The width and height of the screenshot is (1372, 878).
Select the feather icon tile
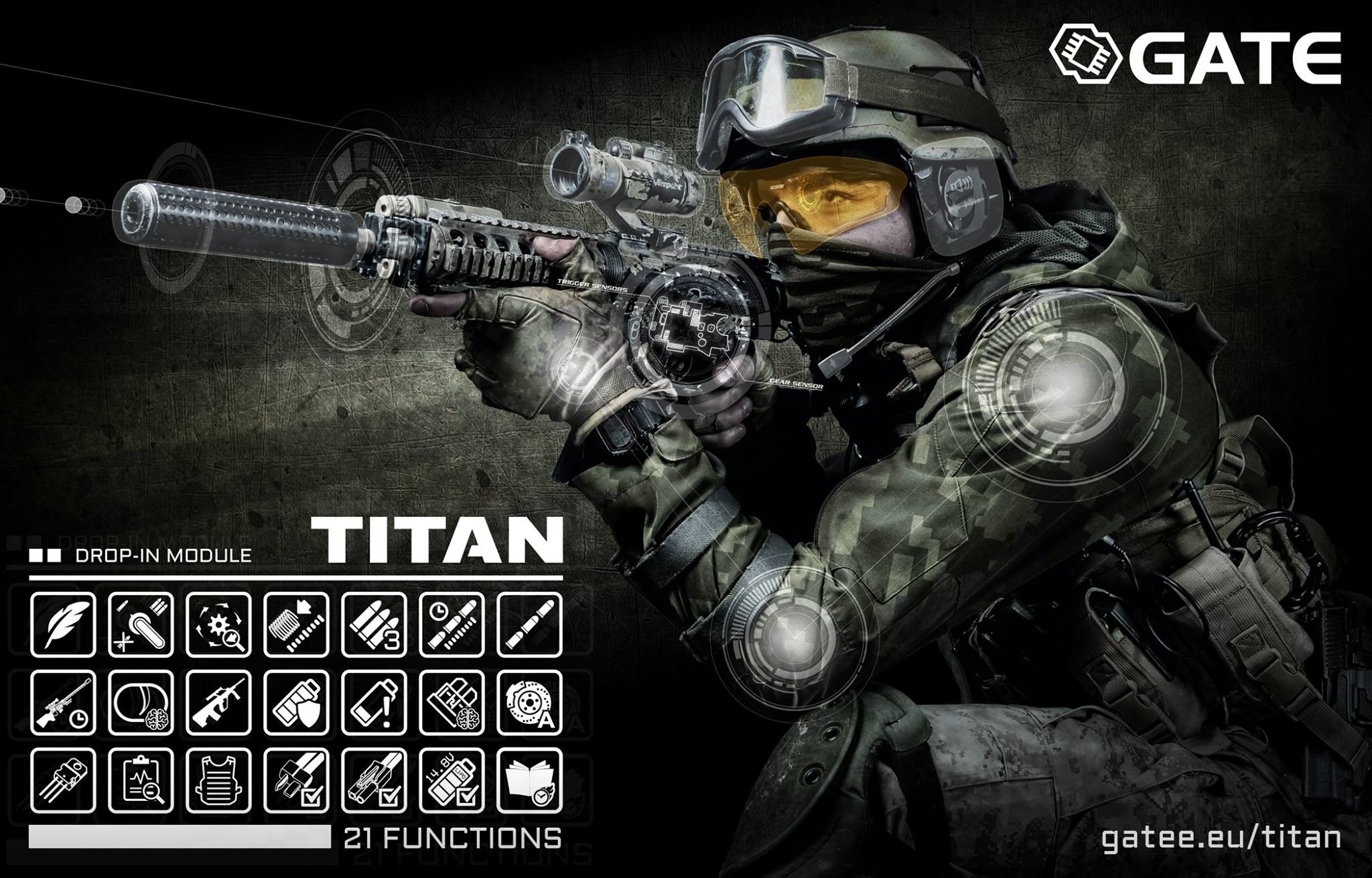63,624
